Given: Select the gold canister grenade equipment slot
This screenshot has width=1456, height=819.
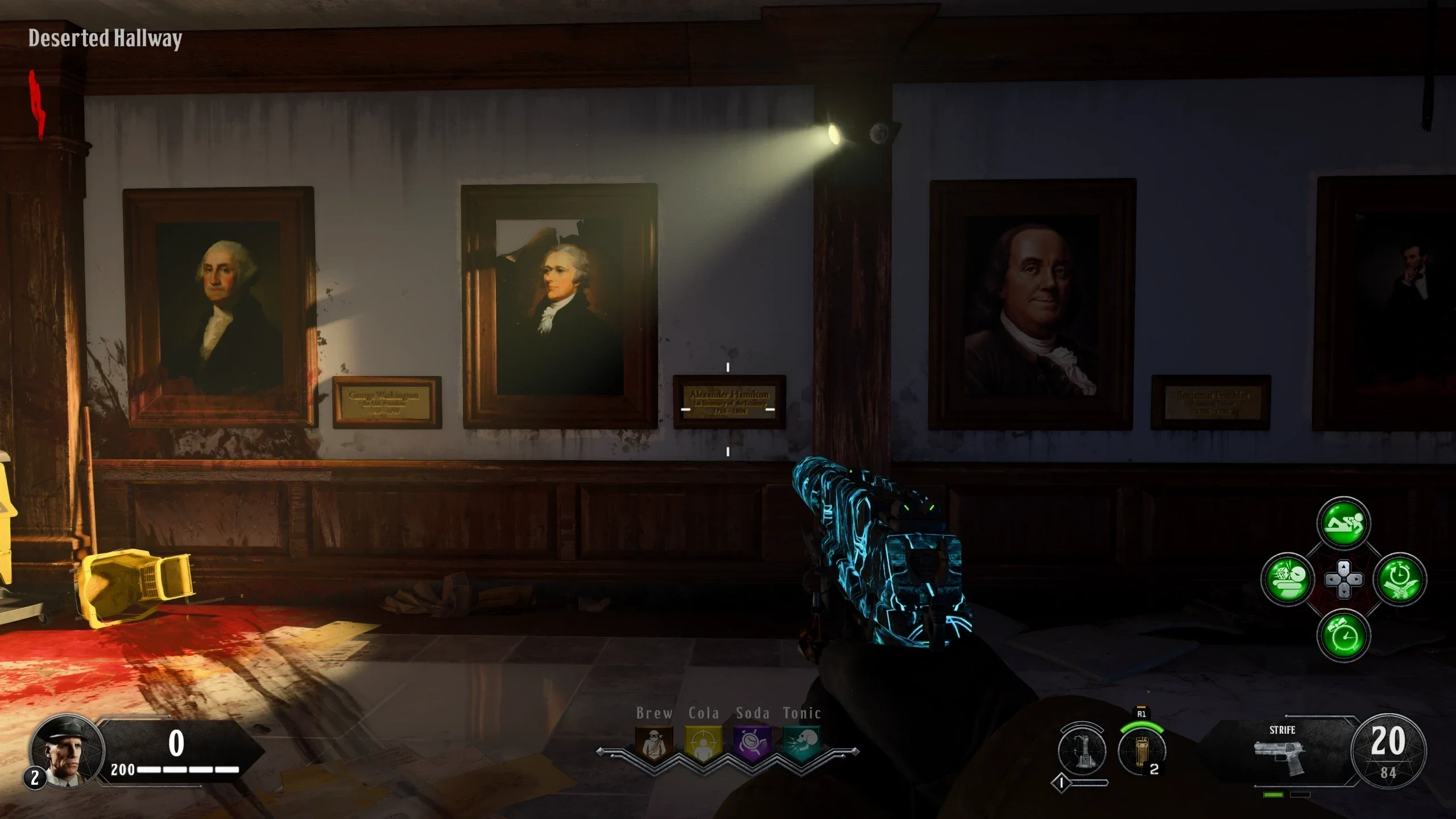Looking at the screenshot, I should [1141, 751].
